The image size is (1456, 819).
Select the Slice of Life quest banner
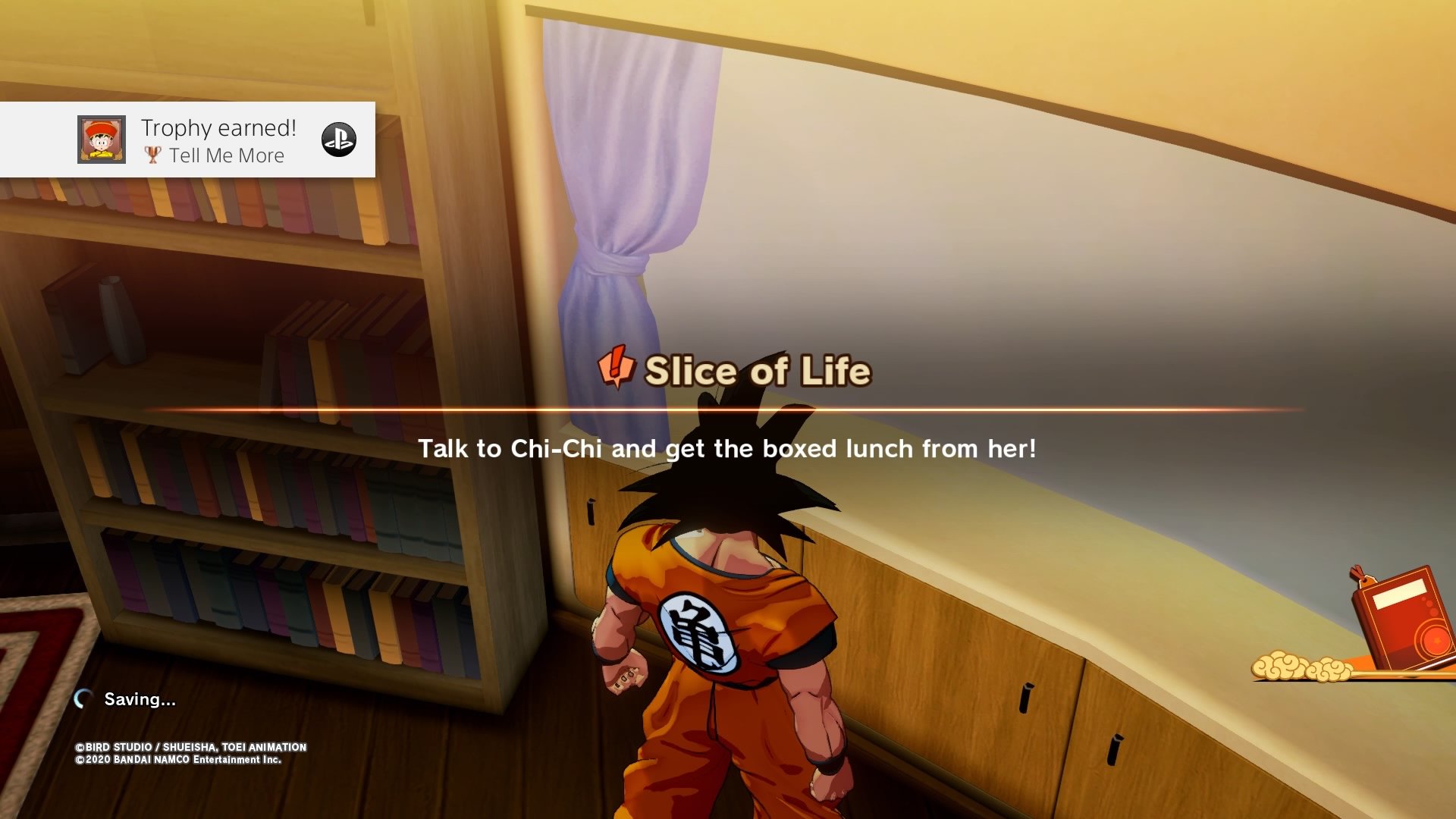pos(734,371)
